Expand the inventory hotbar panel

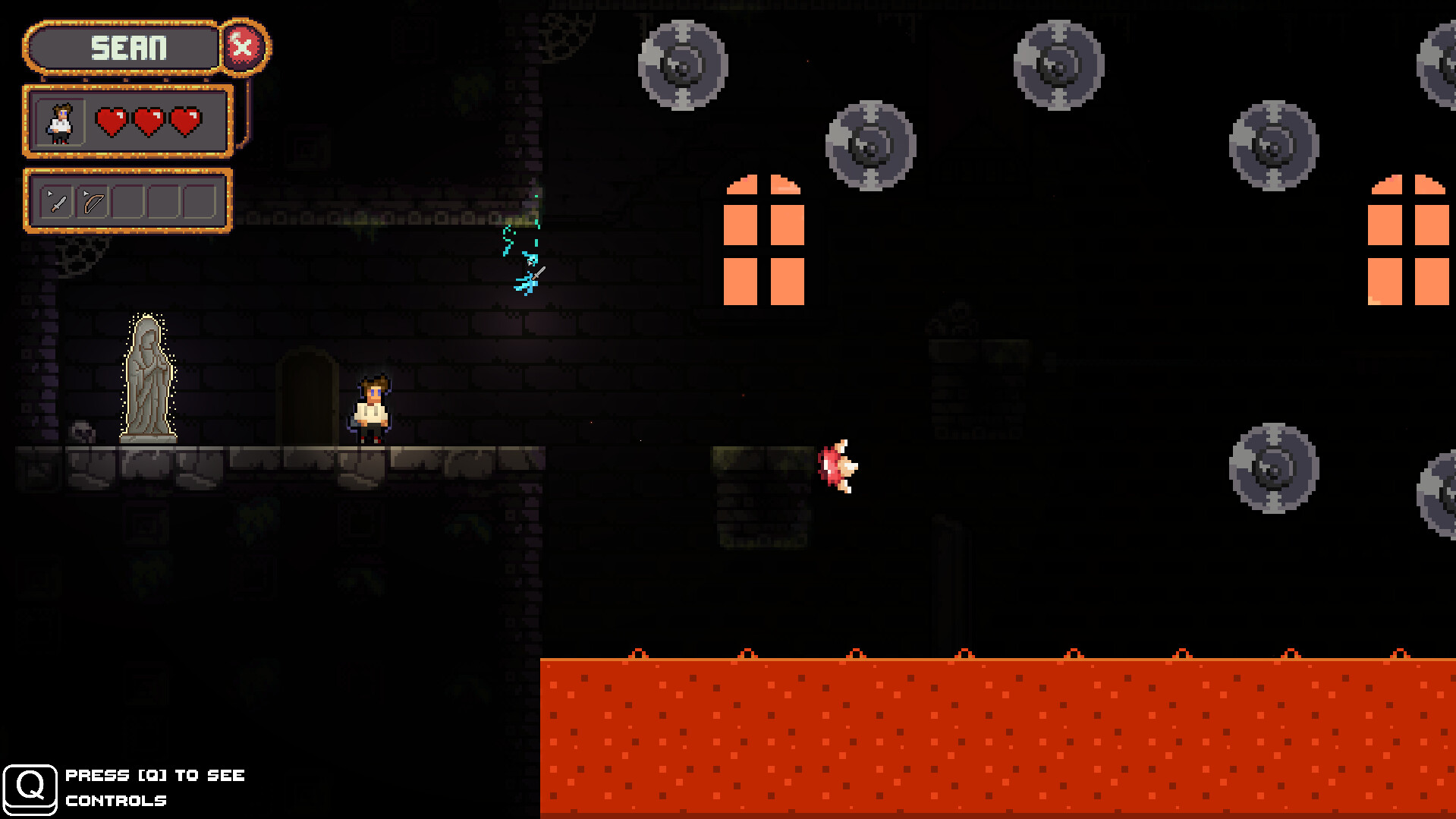(x=127, y=200)
